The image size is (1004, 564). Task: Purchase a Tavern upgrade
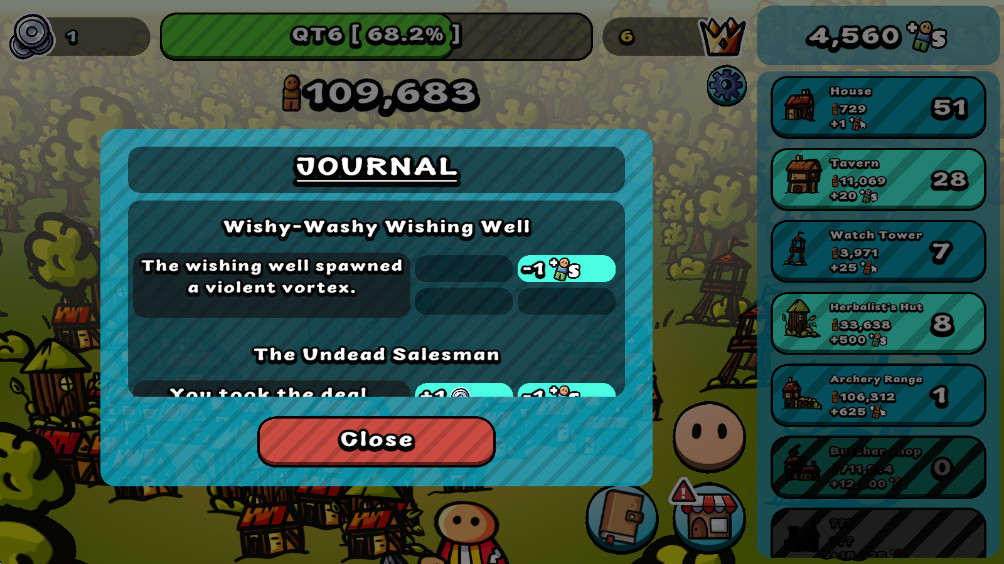click(878, 179)
